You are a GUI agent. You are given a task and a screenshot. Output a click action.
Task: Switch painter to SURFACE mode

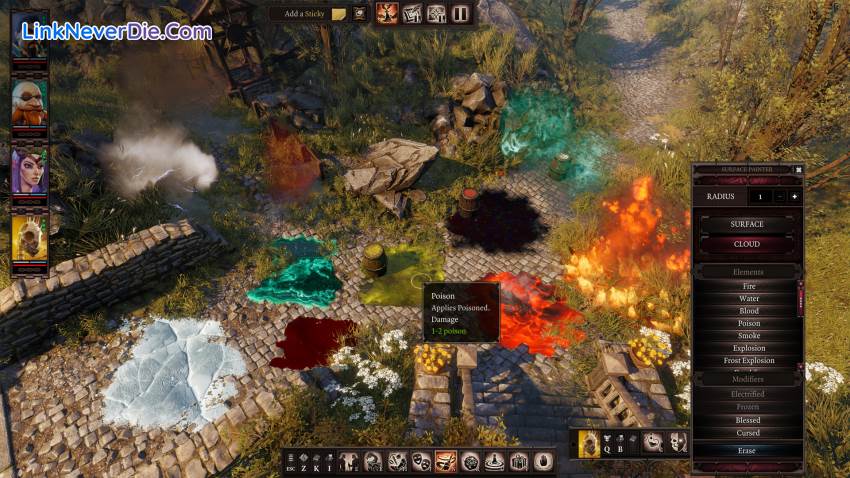click(x=747, y=224)
